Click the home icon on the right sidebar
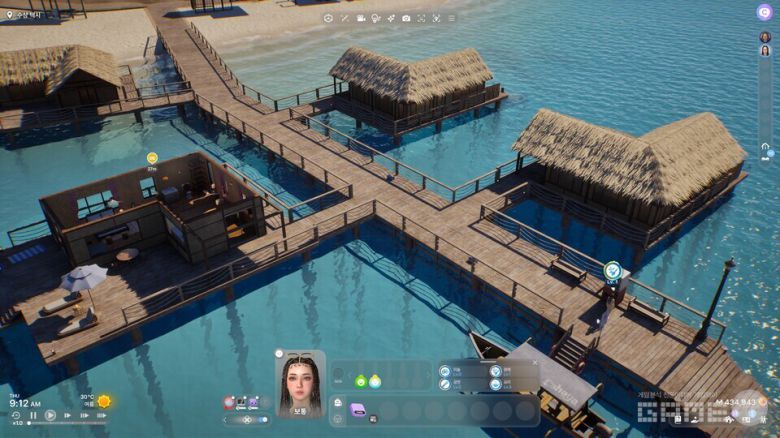The width and height of the screenshot is (780, 438). pos(765,147)
